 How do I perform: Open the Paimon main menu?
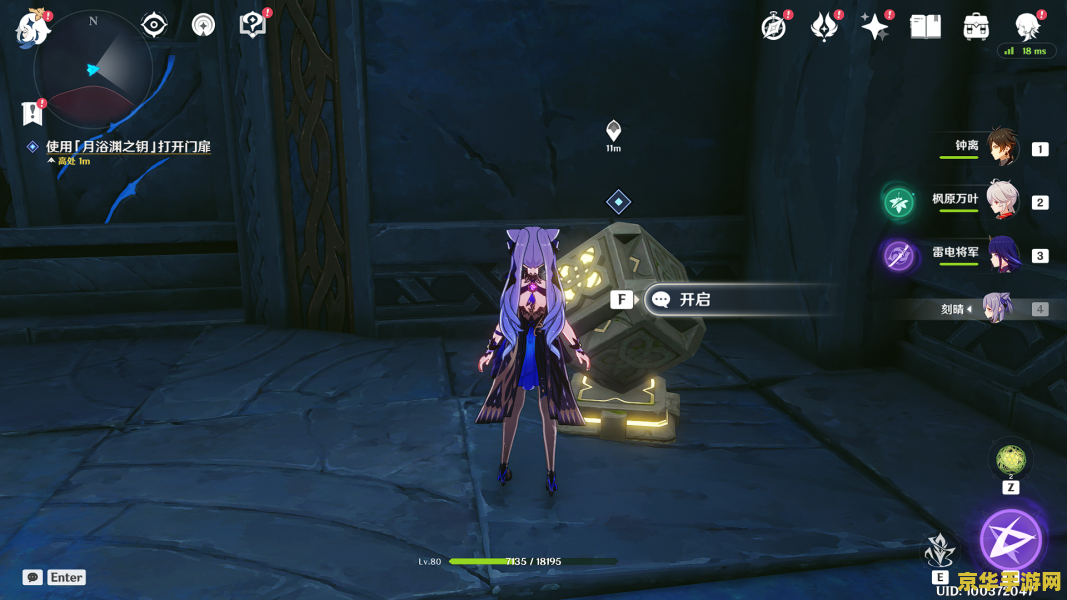[x=31, y=28]
